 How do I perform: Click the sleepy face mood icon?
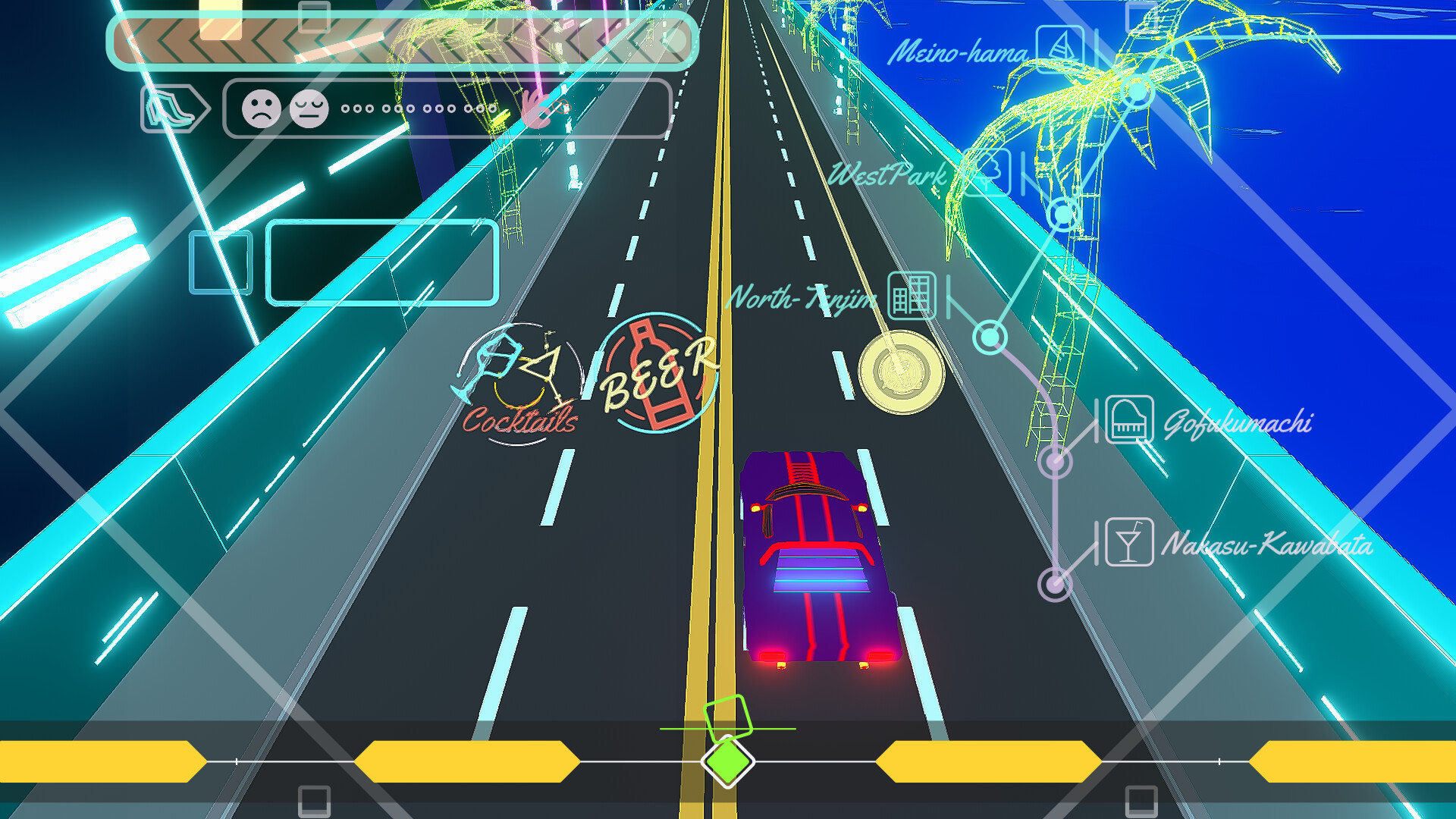pyautogui.click(x=308, y=107)
